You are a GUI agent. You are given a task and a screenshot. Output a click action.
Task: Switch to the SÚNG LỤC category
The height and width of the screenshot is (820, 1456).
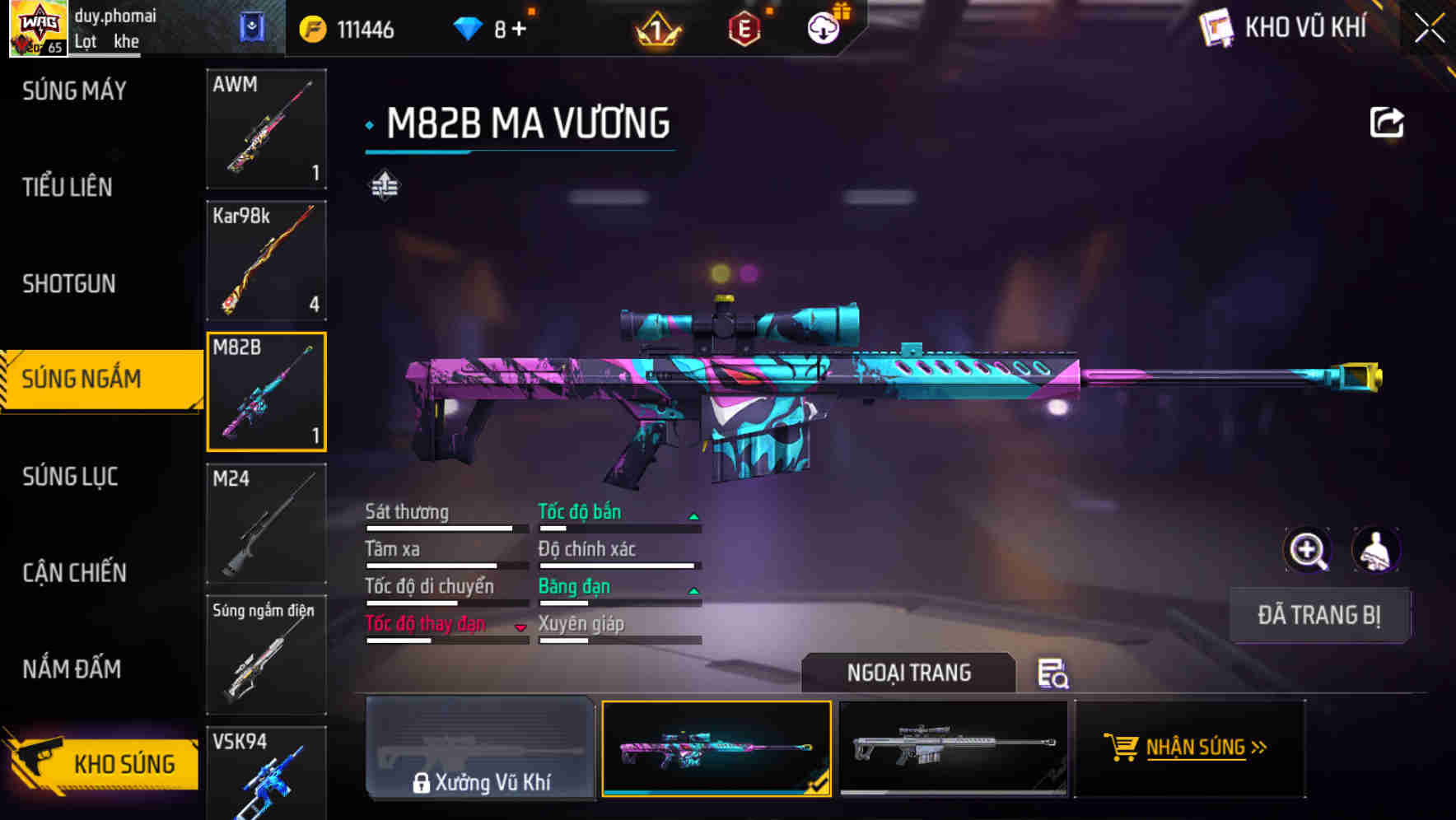[70, 477]
